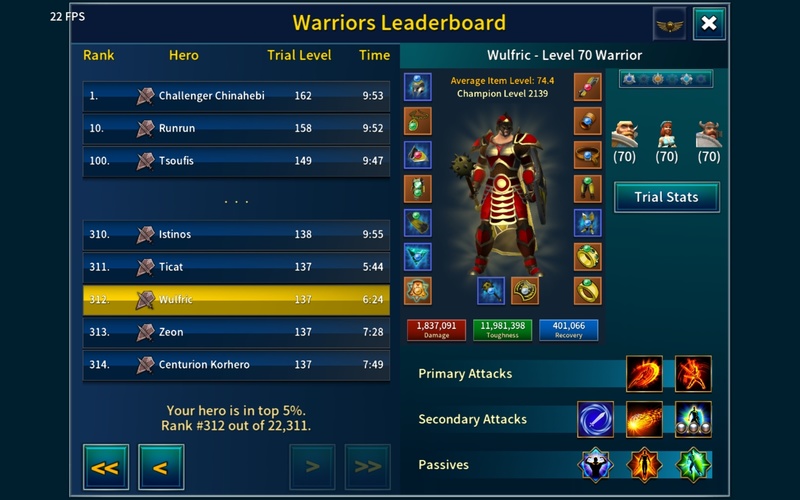Screen dimensions: 800x500
Task: View Istinos on the leaderboard
Action: (236, 234)
